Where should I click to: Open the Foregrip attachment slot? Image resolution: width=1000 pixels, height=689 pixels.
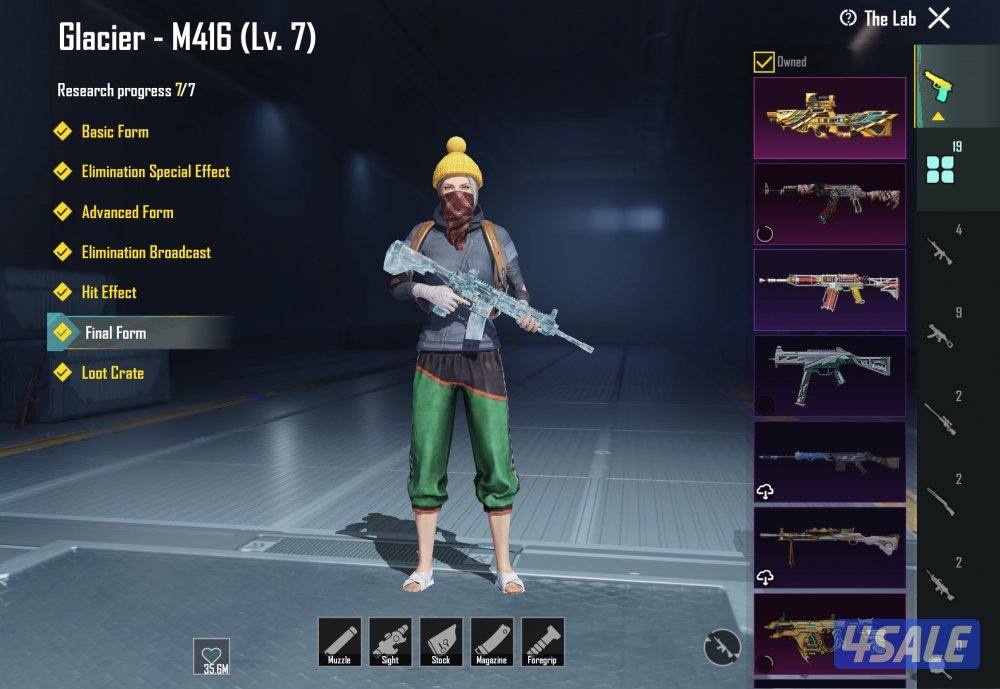coord(543,641)
